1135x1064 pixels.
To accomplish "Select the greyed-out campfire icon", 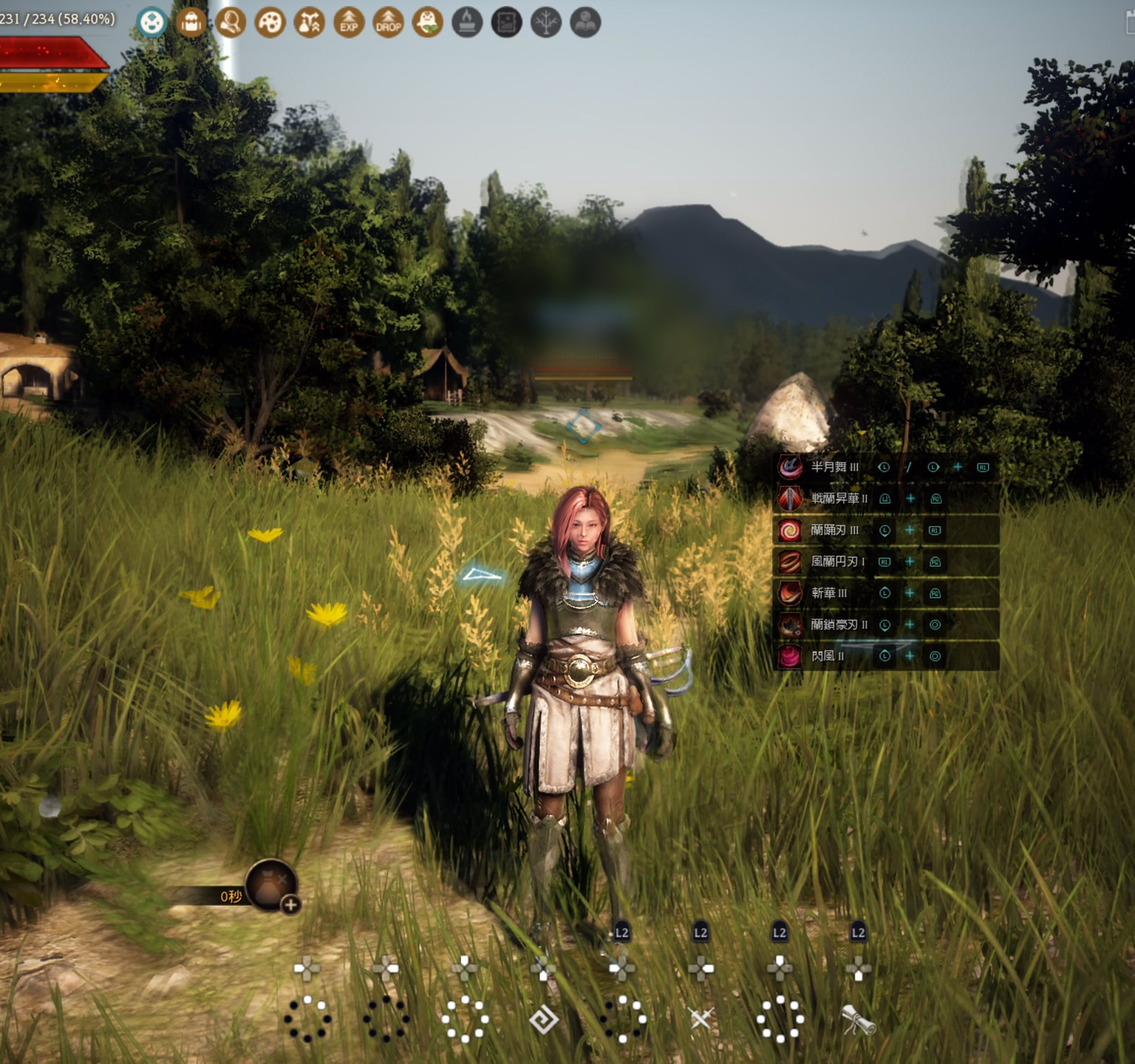I will [467, 22].
